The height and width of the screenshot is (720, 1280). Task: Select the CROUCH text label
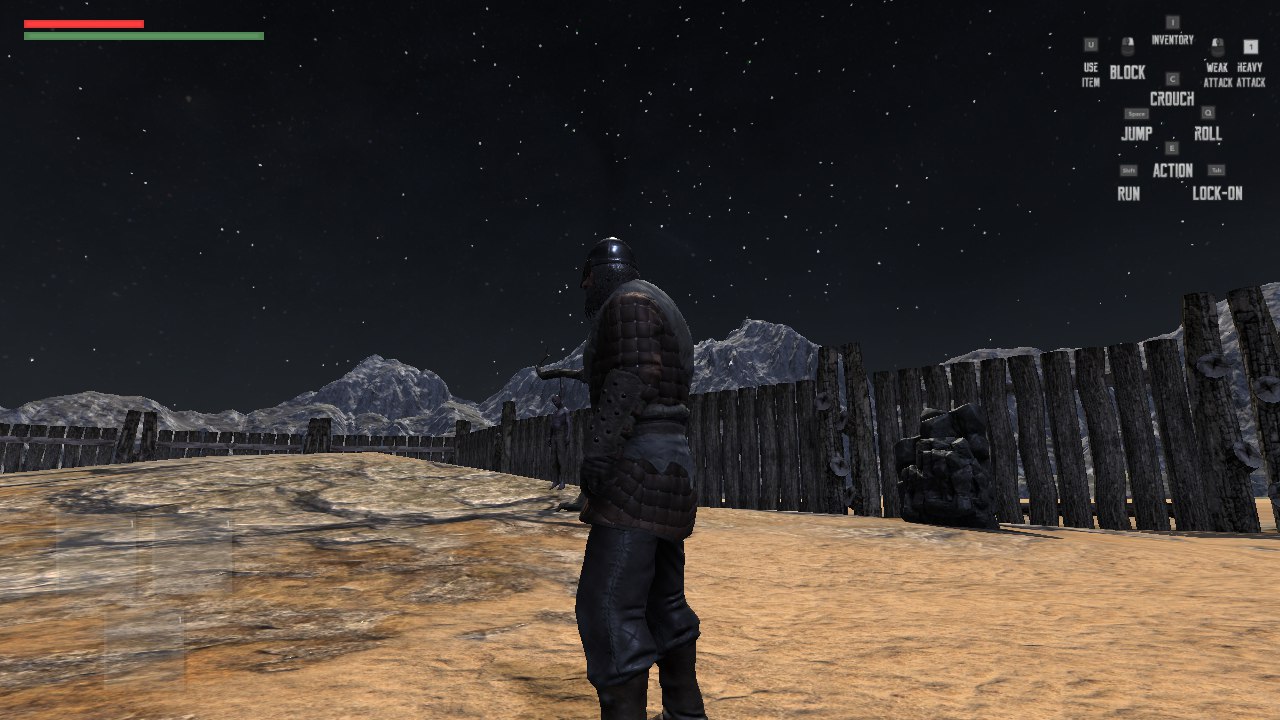coord(1173,98)
